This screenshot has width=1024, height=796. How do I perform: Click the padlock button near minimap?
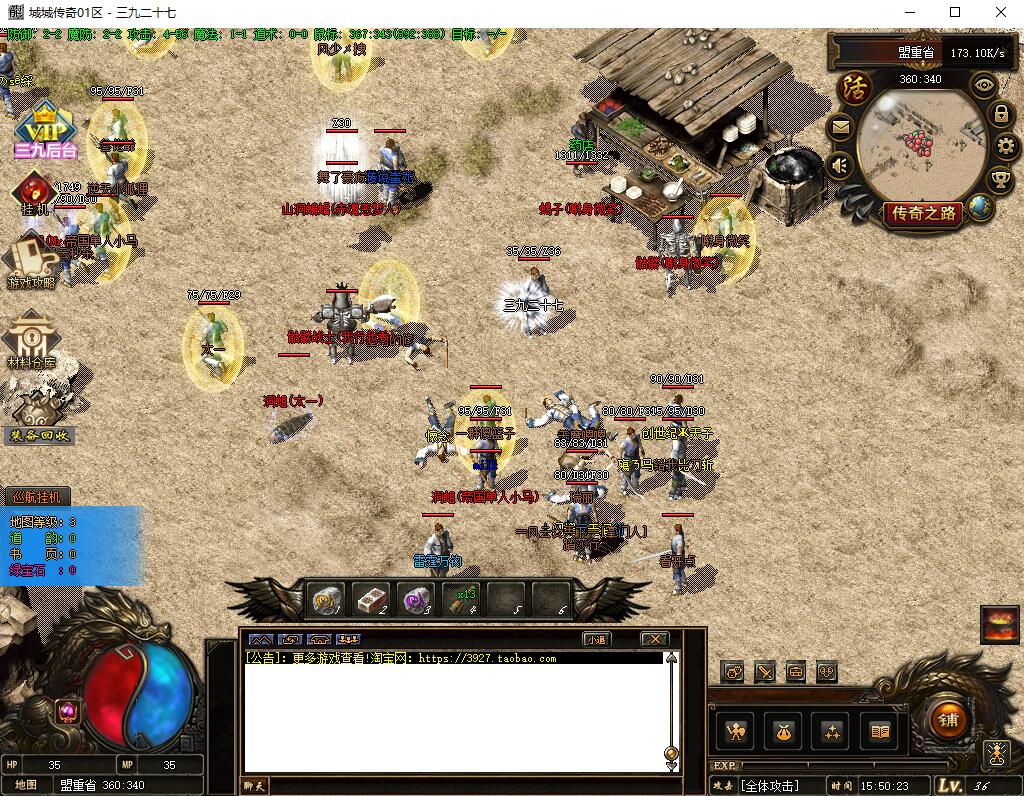tap(1000, 114)
